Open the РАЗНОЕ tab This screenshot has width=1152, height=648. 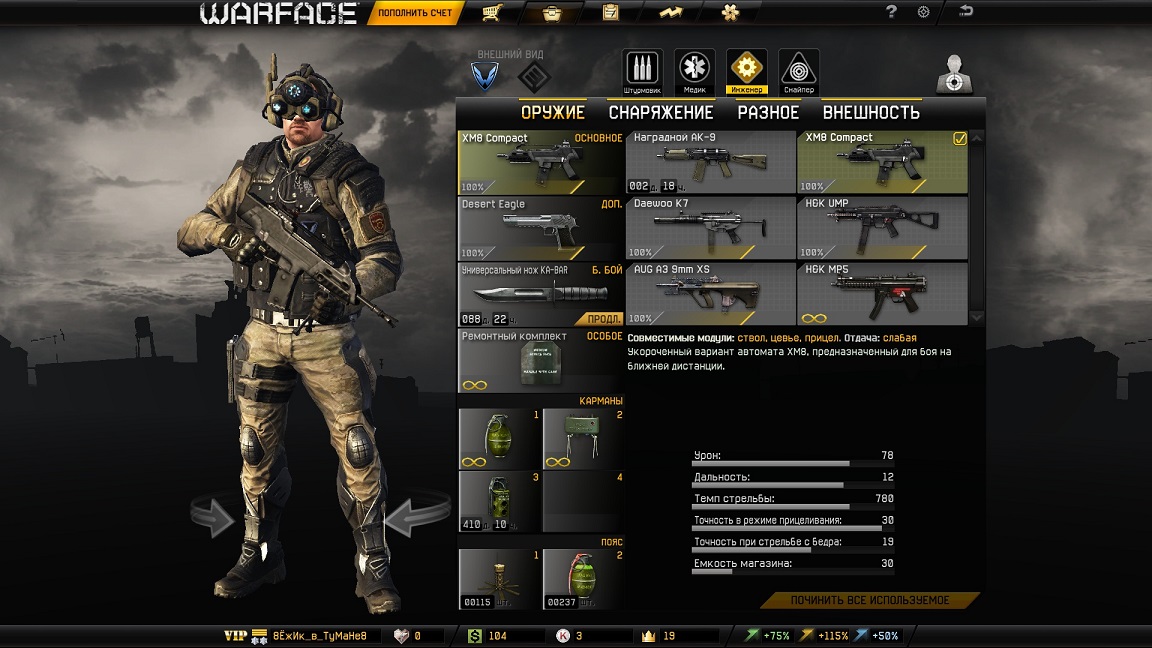768,113
